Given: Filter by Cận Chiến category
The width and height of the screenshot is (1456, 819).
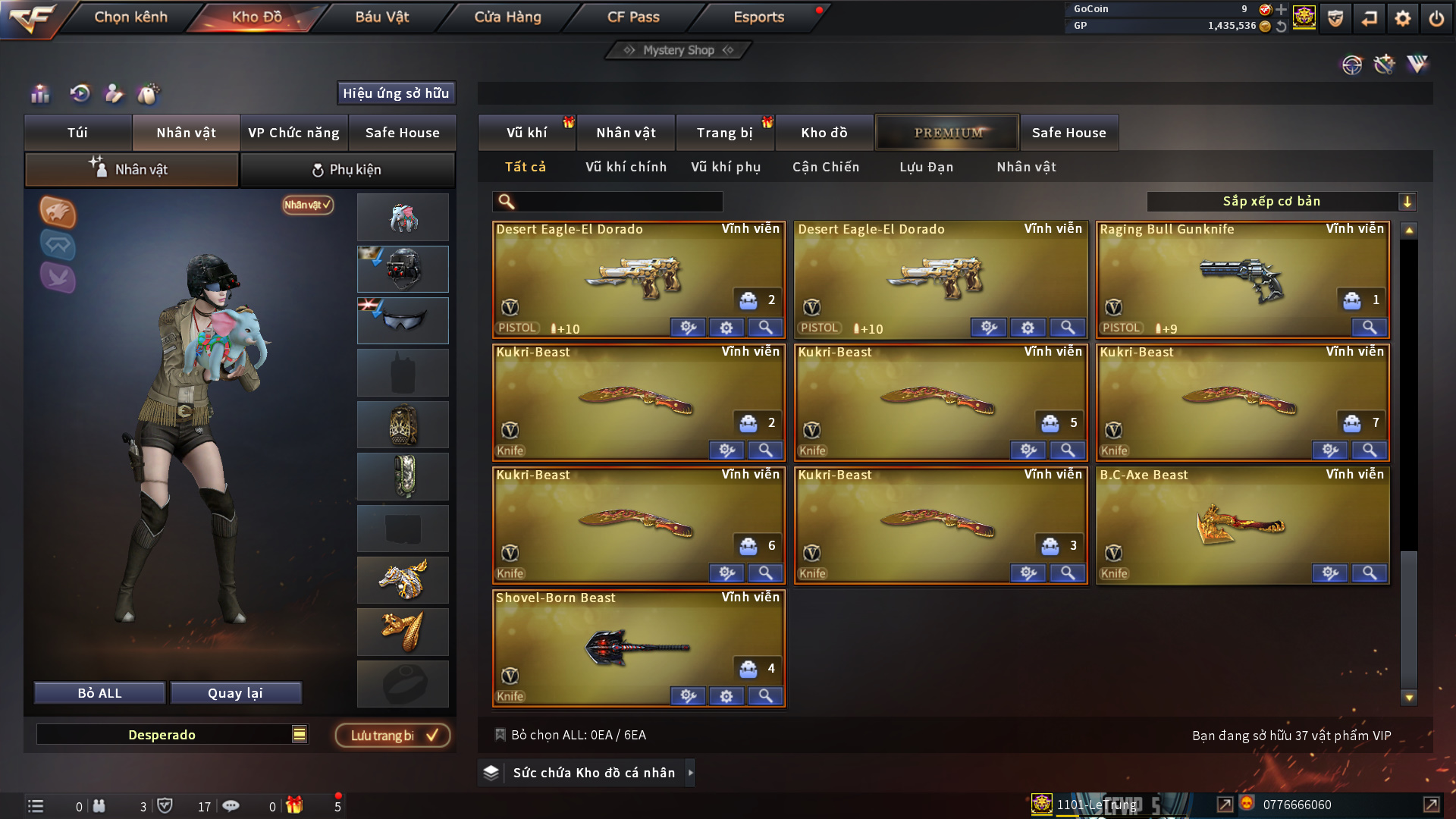Looking at the screenshot, I should (x=825, y=167).
